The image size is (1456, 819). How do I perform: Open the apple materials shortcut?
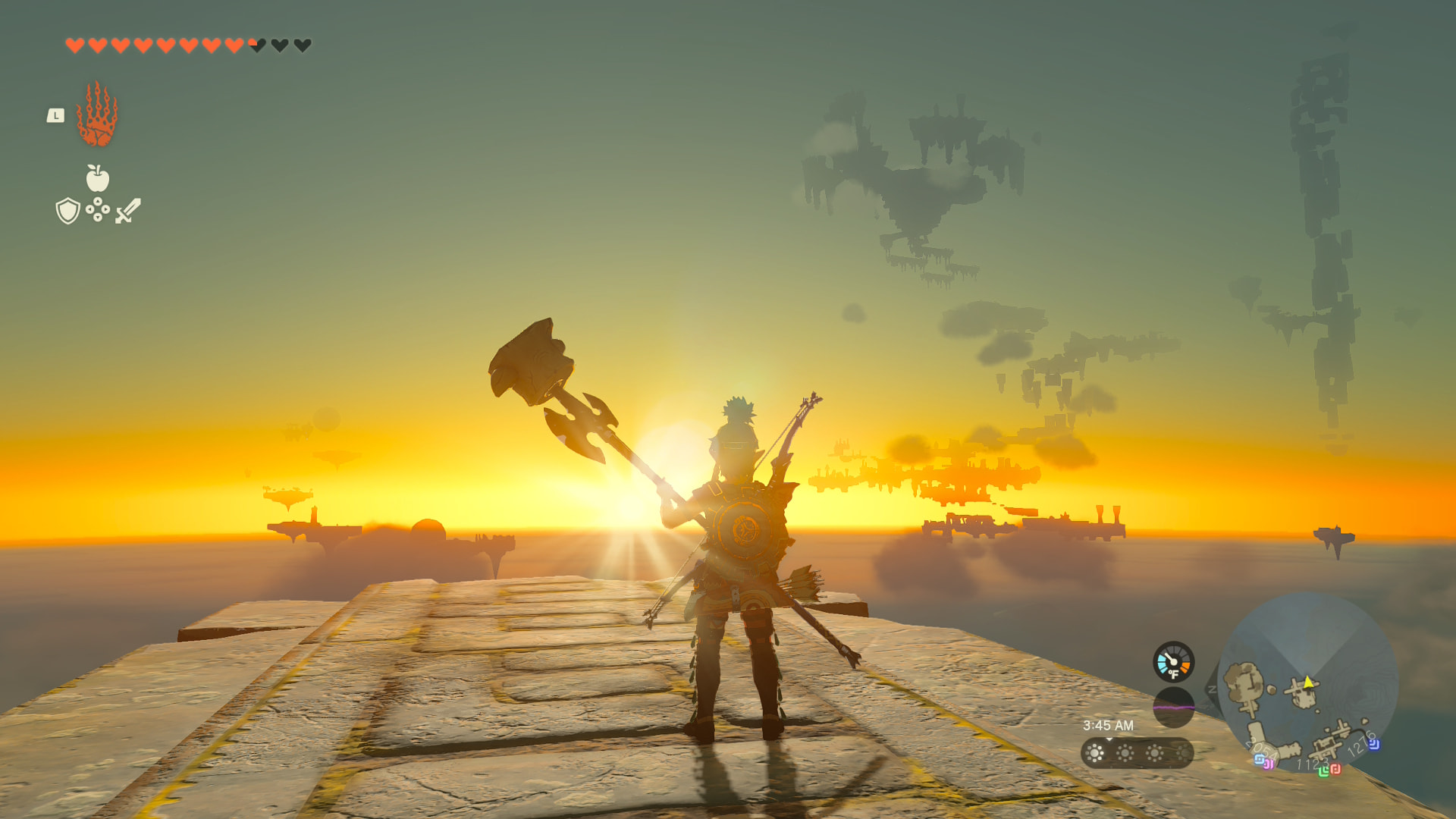click(97, 179)
